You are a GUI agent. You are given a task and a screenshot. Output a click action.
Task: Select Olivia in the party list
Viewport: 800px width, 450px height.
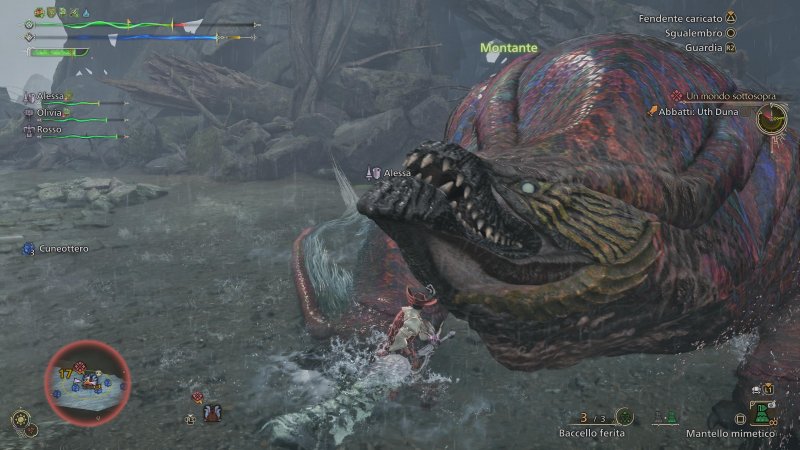tap(50, 114)
